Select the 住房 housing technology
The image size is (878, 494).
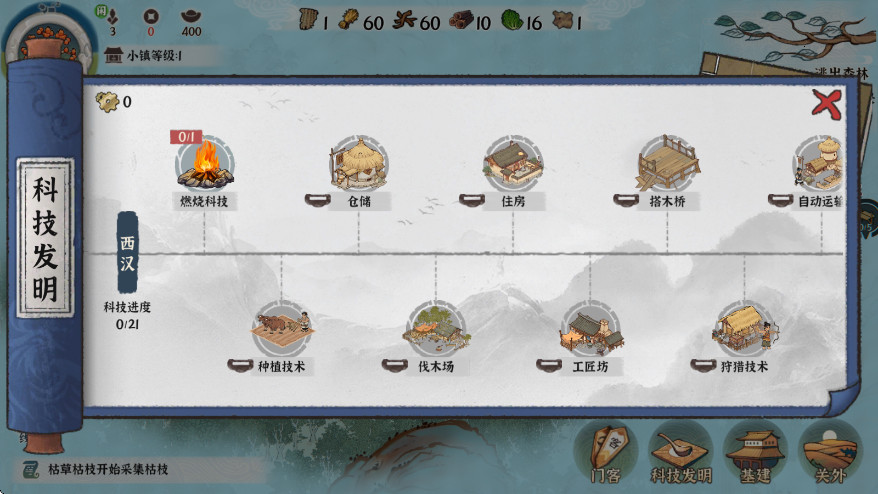tap(513, 163)
